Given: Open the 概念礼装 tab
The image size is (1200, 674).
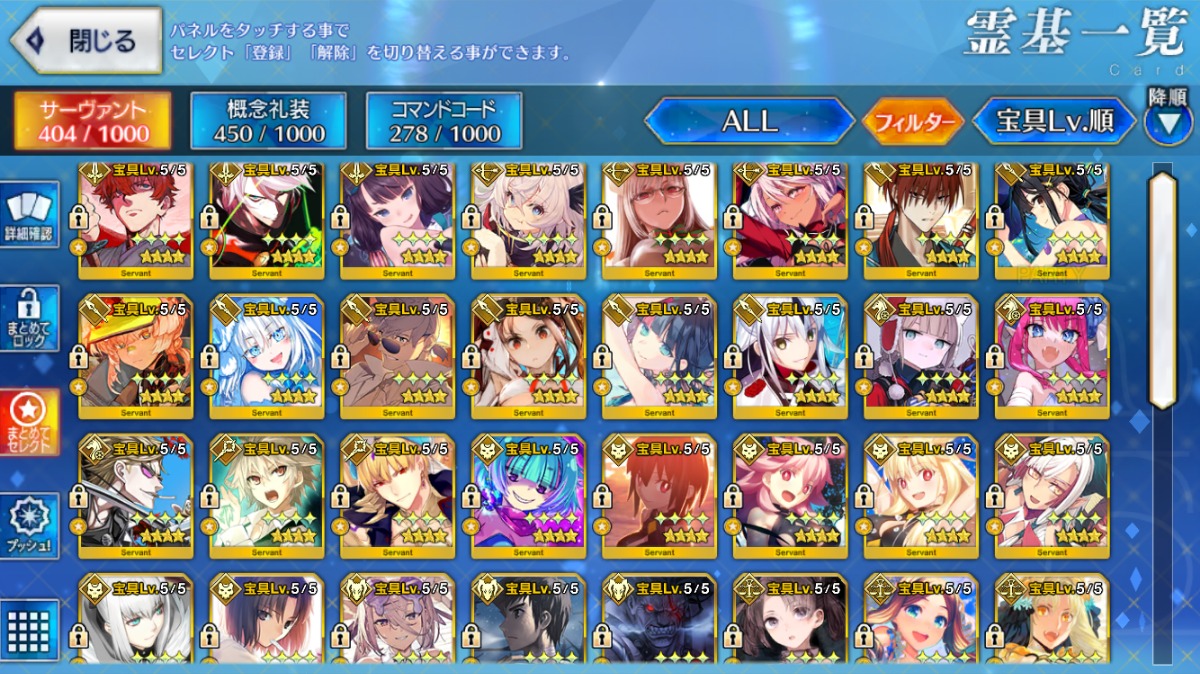Looking at the screenshot, I should point(268,122).
